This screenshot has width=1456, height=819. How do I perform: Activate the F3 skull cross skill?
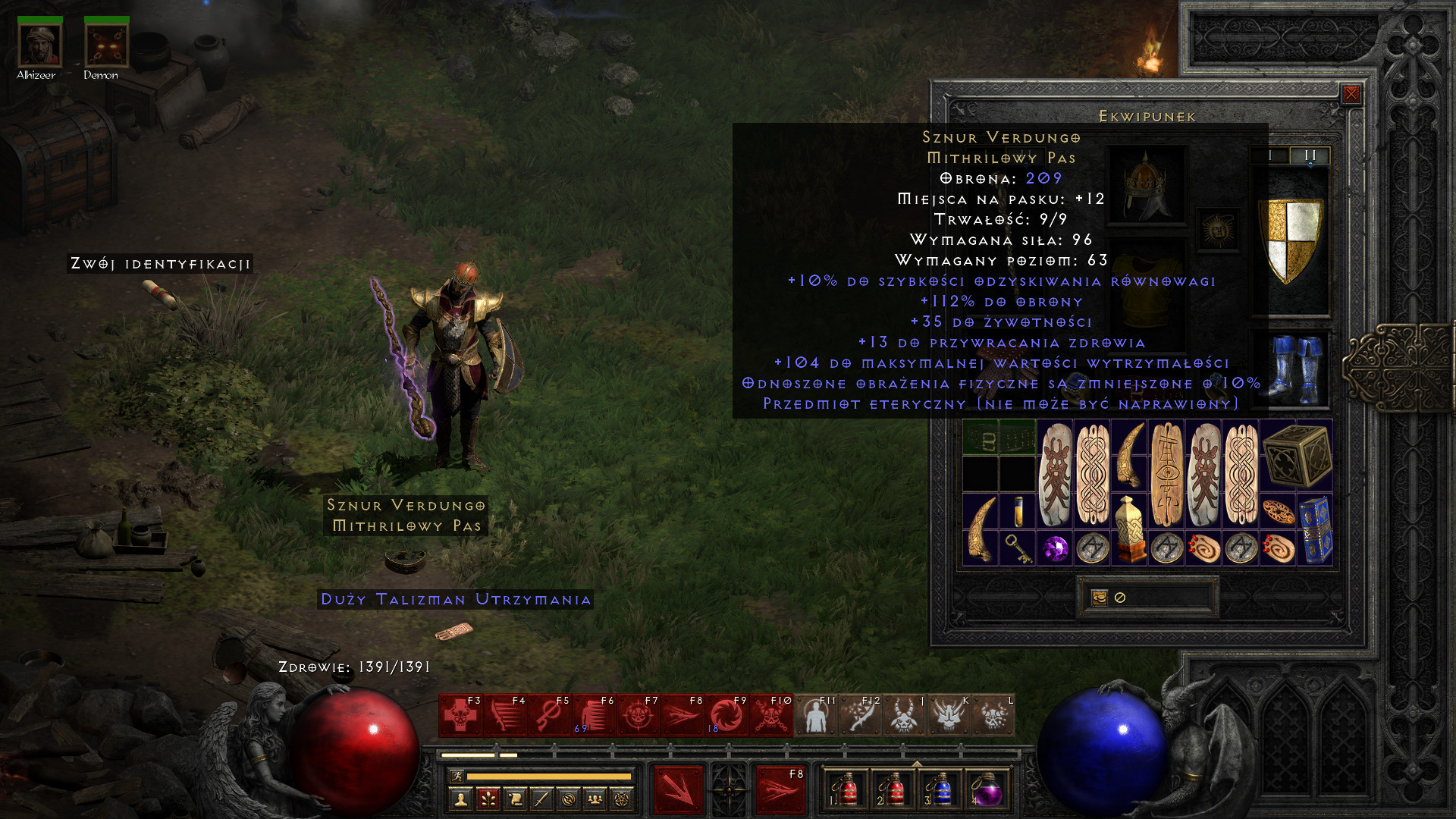coord(460,715)
